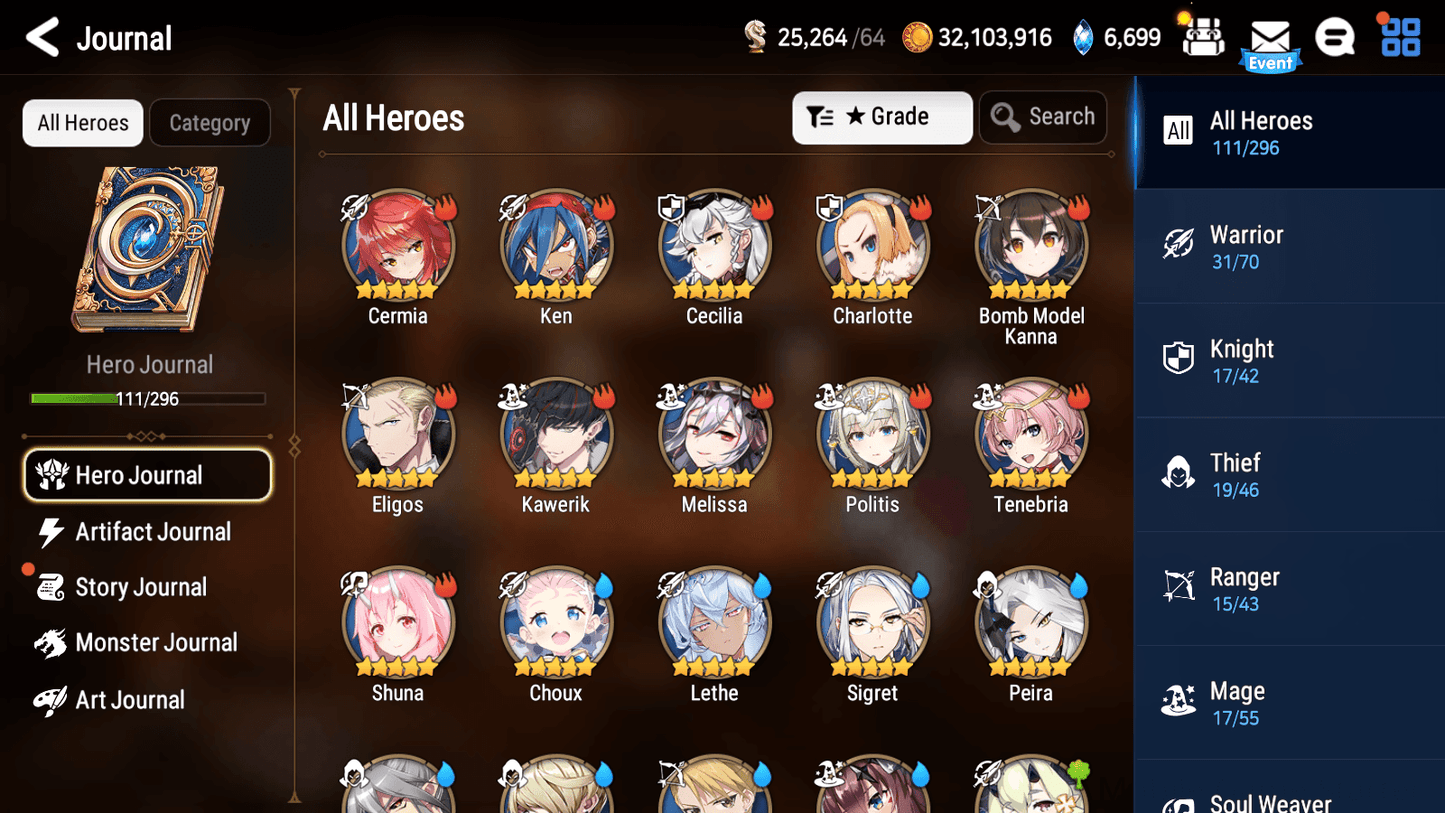1445x813 pixels.
Task: Expand the All Heroes panel entry
Action: click(1290, 131)
